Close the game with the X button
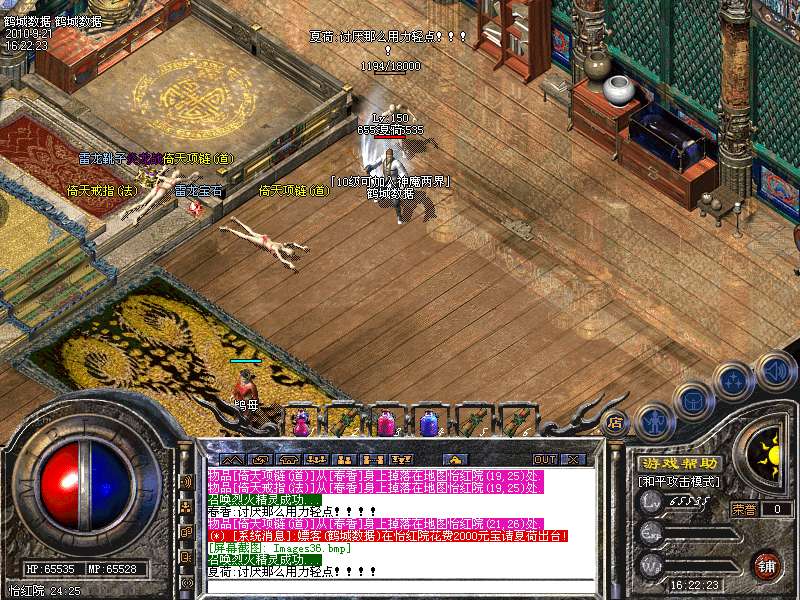This screenshot has width=800, height=600. point(572,459)
